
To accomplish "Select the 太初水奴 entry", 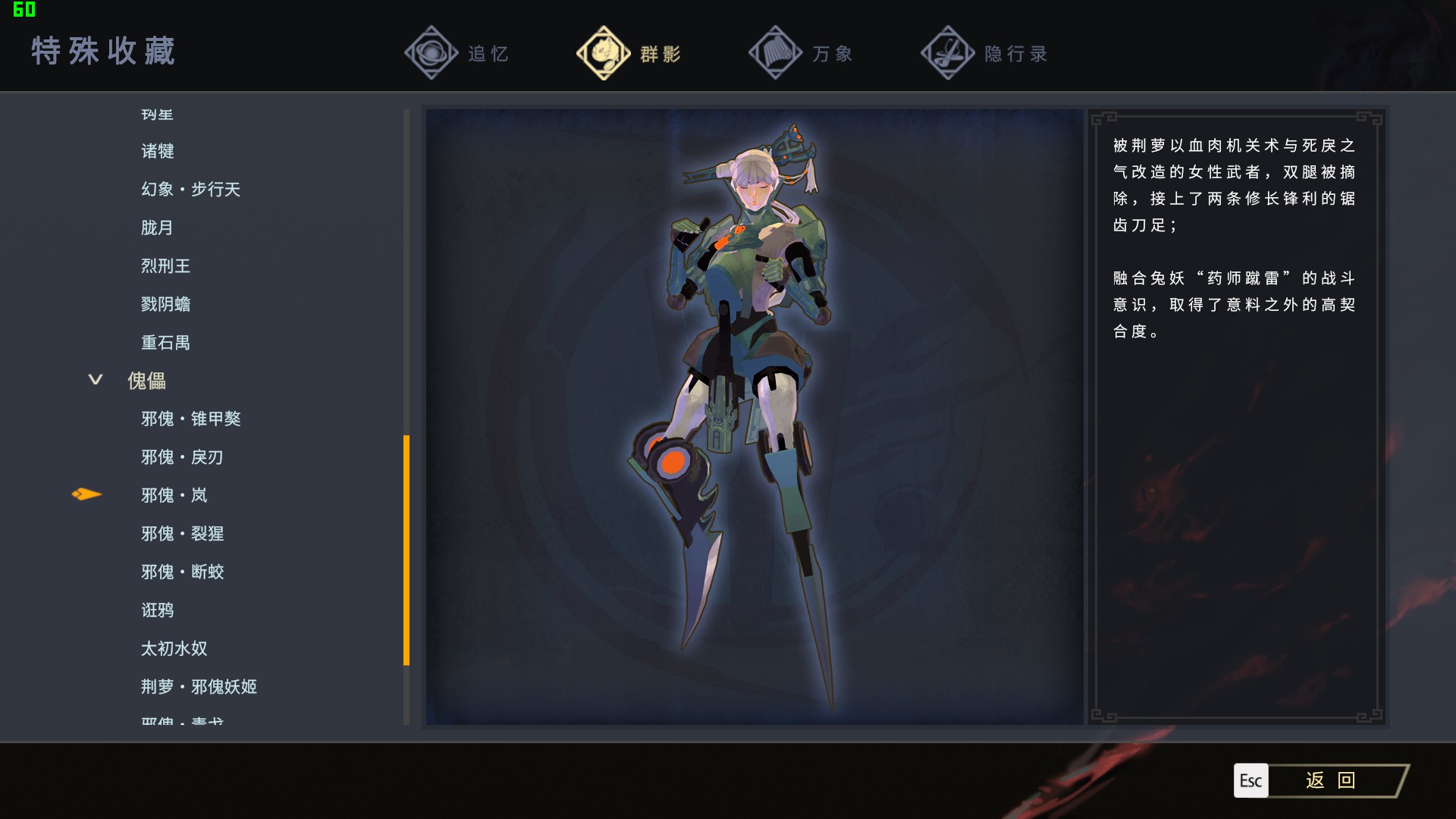I will point(174,648).
